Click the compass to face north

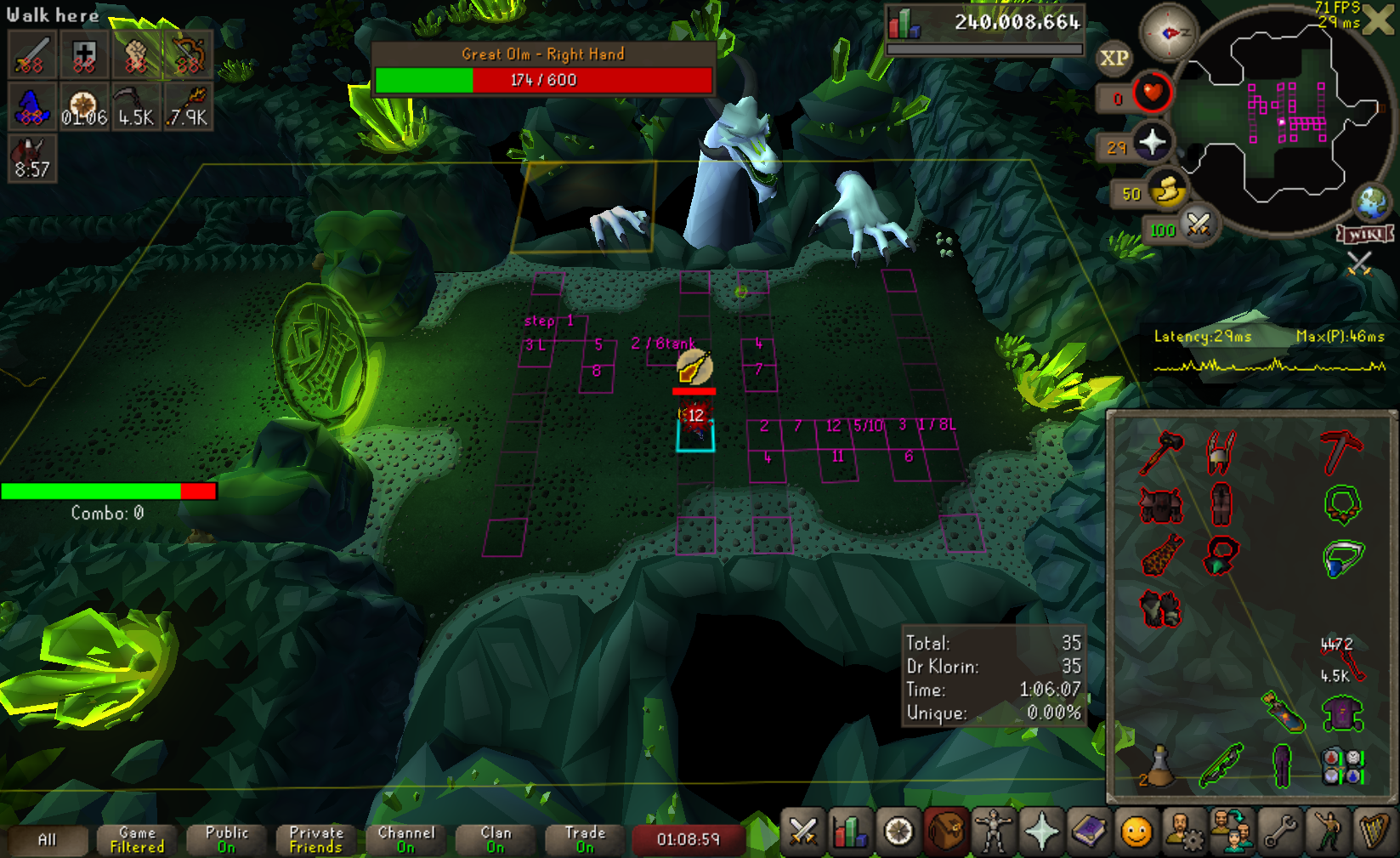[1167, 33]
